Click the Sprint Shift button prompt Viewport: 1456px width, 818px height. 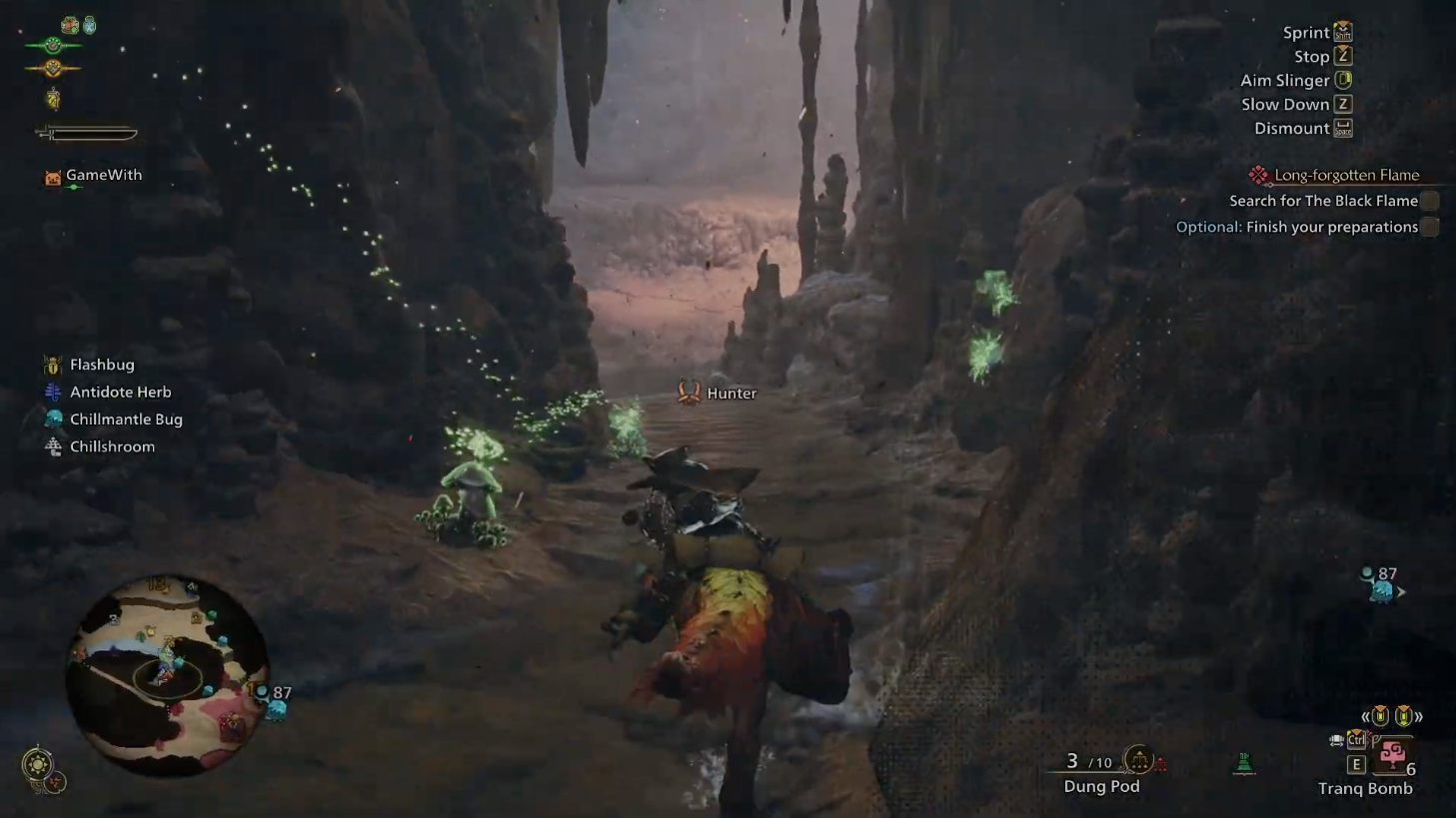tap(1342, 31)
